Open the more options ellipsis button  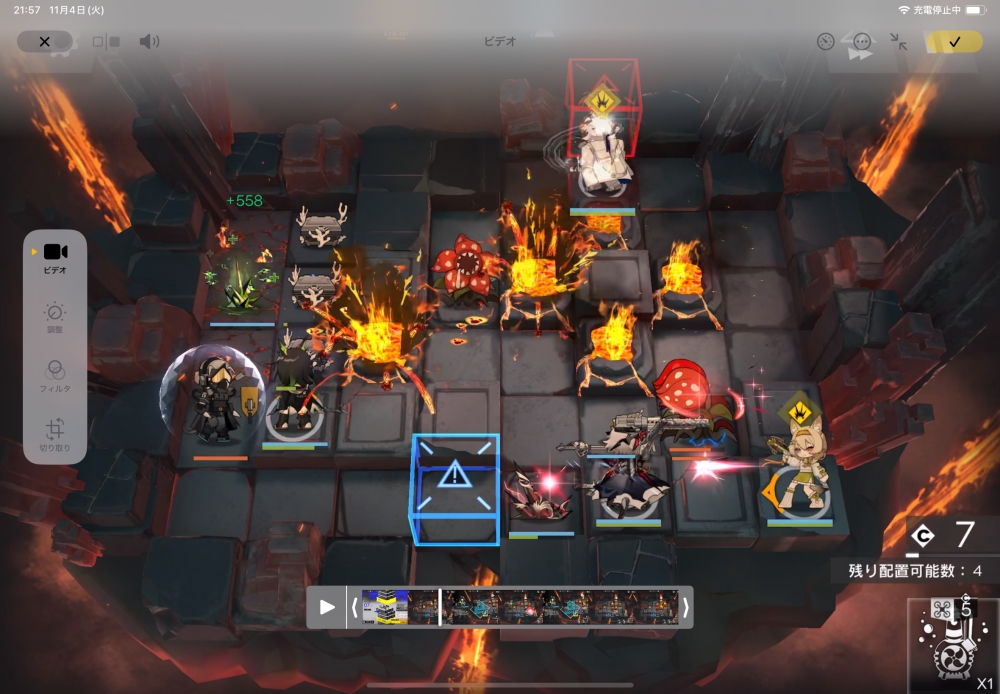pos(862,42)
